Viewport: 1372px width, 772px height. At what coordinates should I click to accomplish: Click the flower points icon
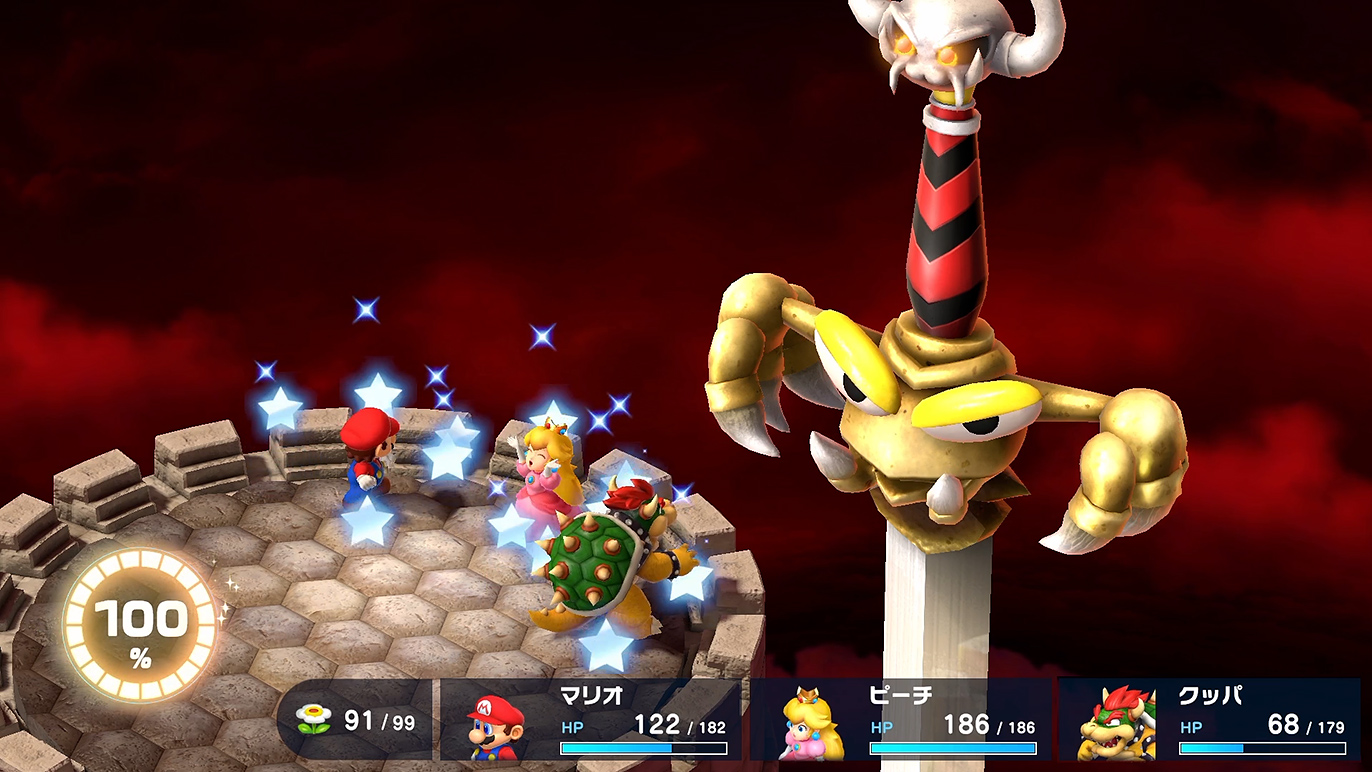click(314, 720)
